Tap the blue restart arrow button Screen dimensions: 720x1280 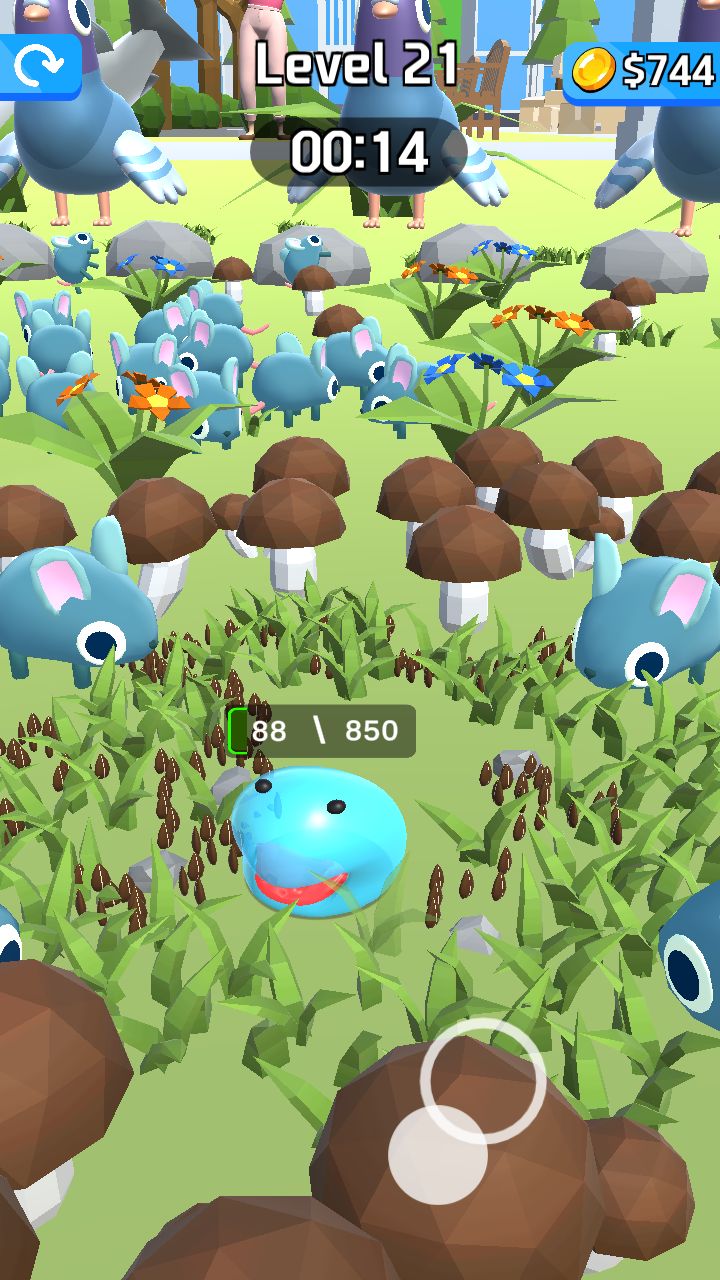39,66
